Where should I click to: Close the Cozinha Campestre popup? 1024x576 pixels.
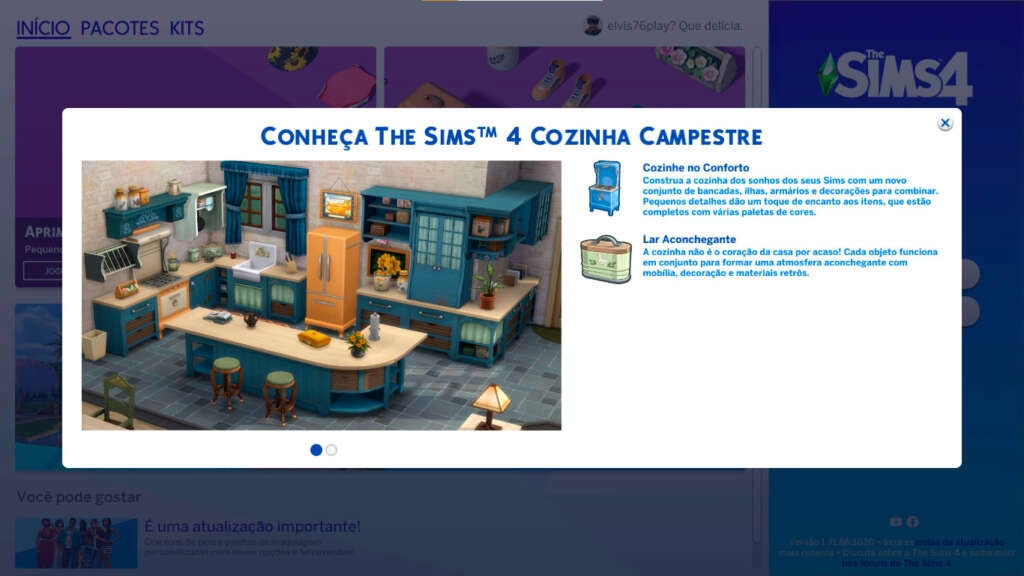click(945, 123)
